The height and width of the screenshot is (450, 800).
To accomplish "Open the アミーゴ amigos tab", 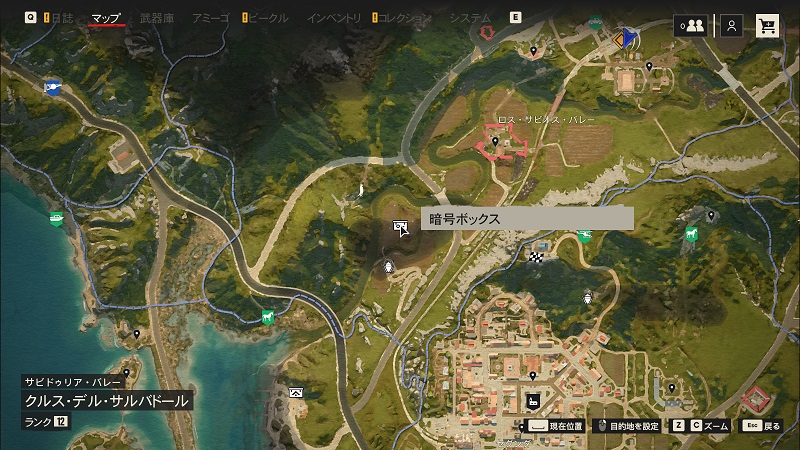I will 210,18.
